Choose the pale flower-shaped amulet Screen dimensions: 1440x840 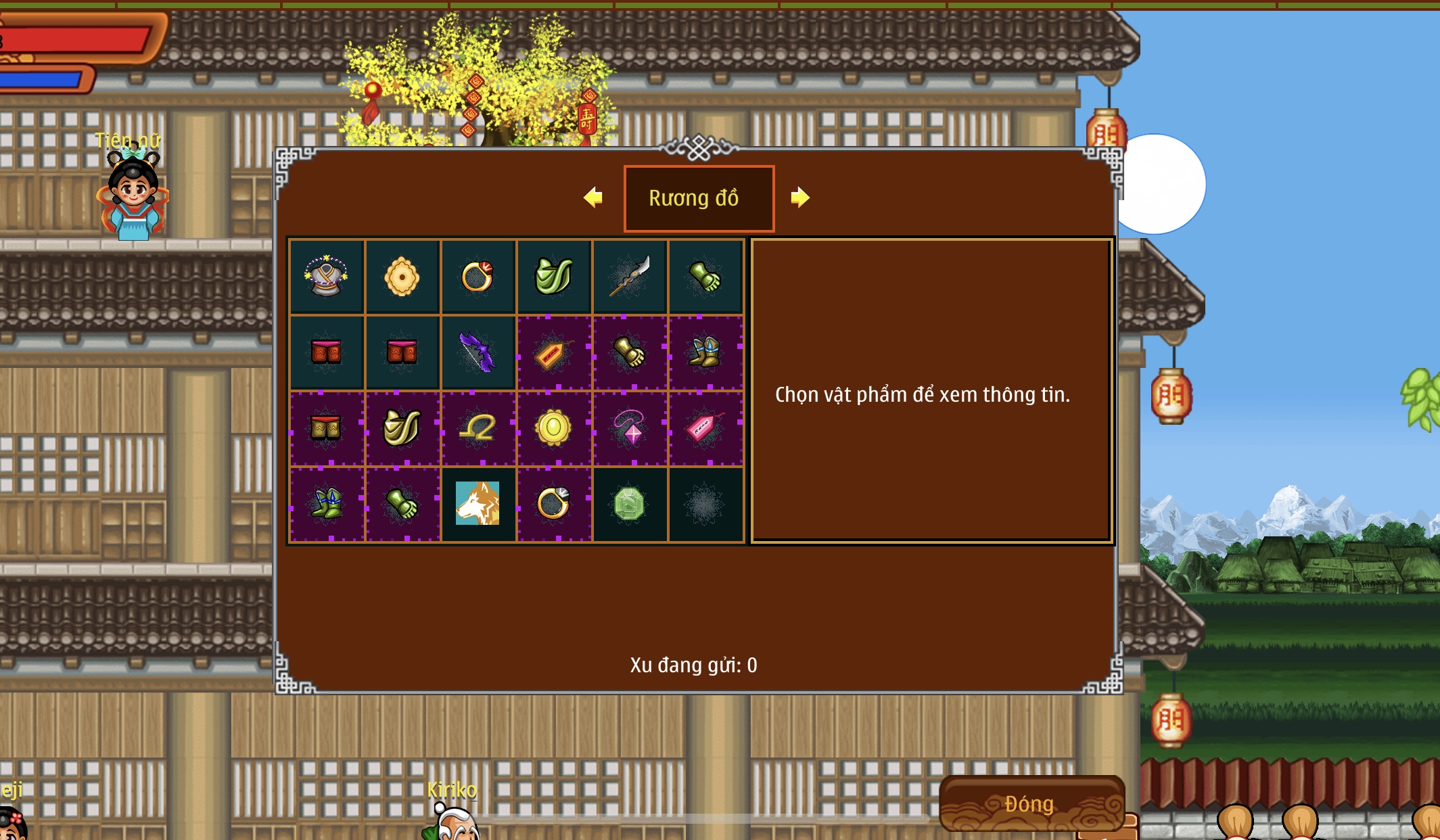click(402, 277)
